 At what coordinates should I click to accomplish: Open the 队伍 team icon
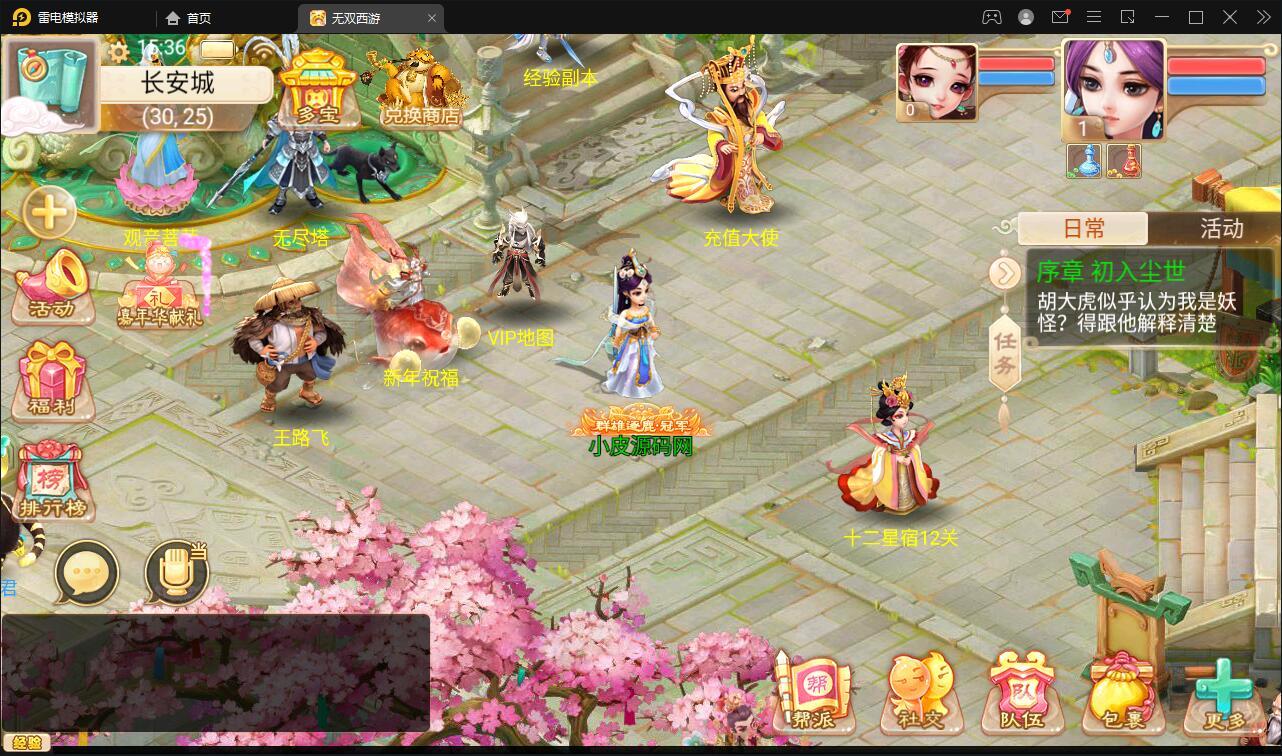point(1020,690)
